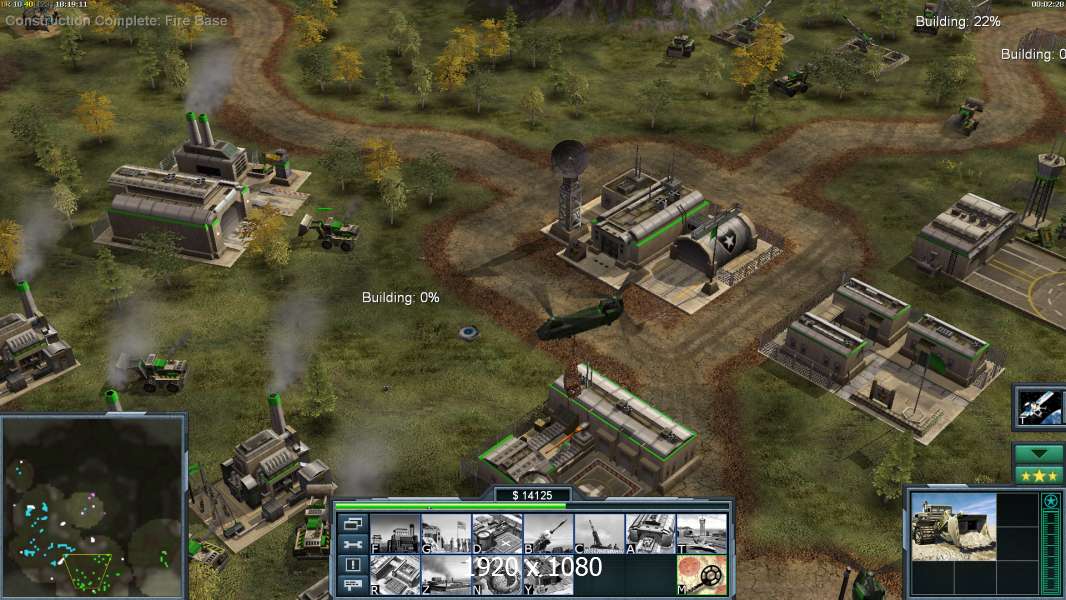
Task: Choose the build icon marked Z
Action: (445, 574)
